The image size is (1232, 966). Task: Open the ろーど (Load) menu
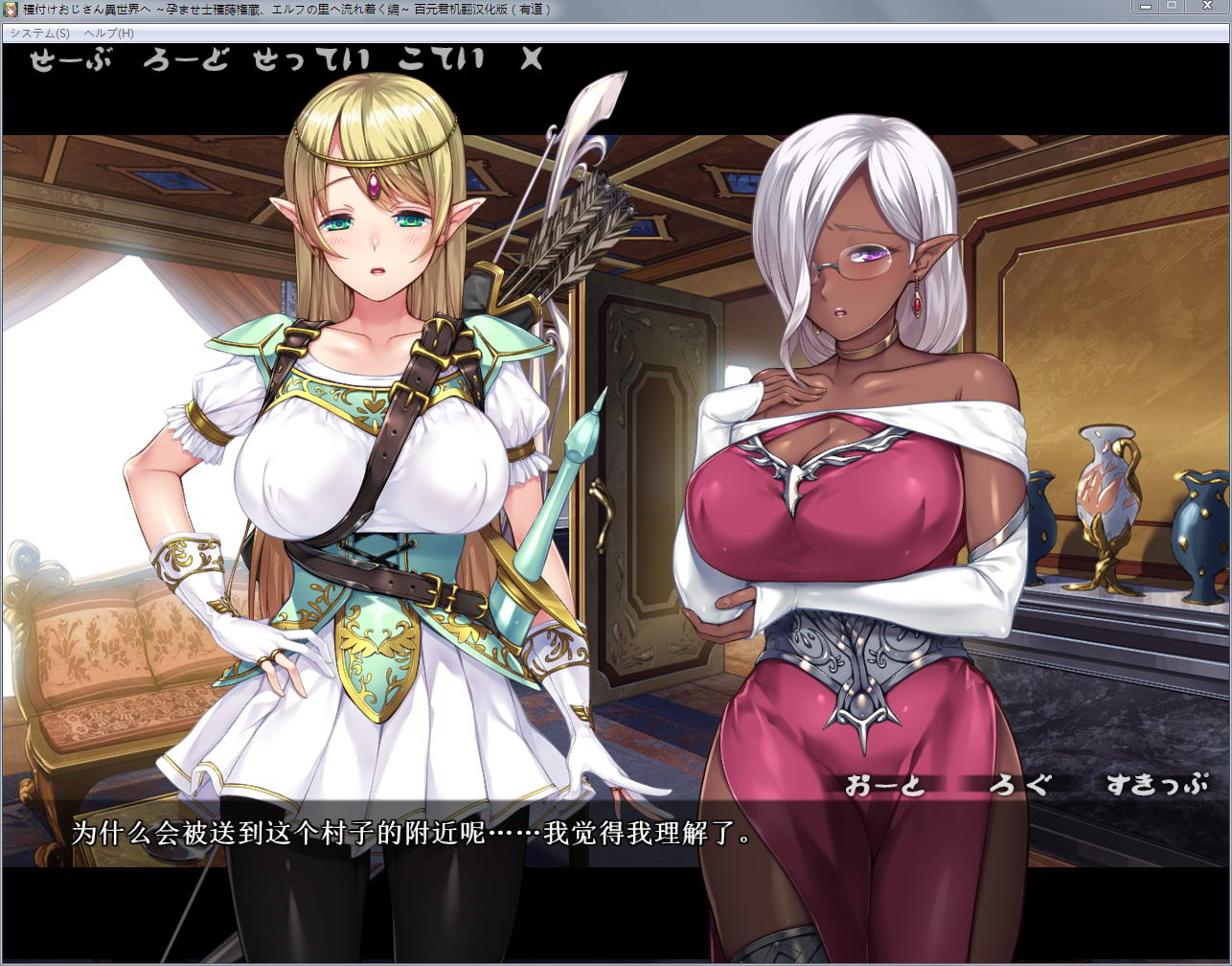(186, 59)
